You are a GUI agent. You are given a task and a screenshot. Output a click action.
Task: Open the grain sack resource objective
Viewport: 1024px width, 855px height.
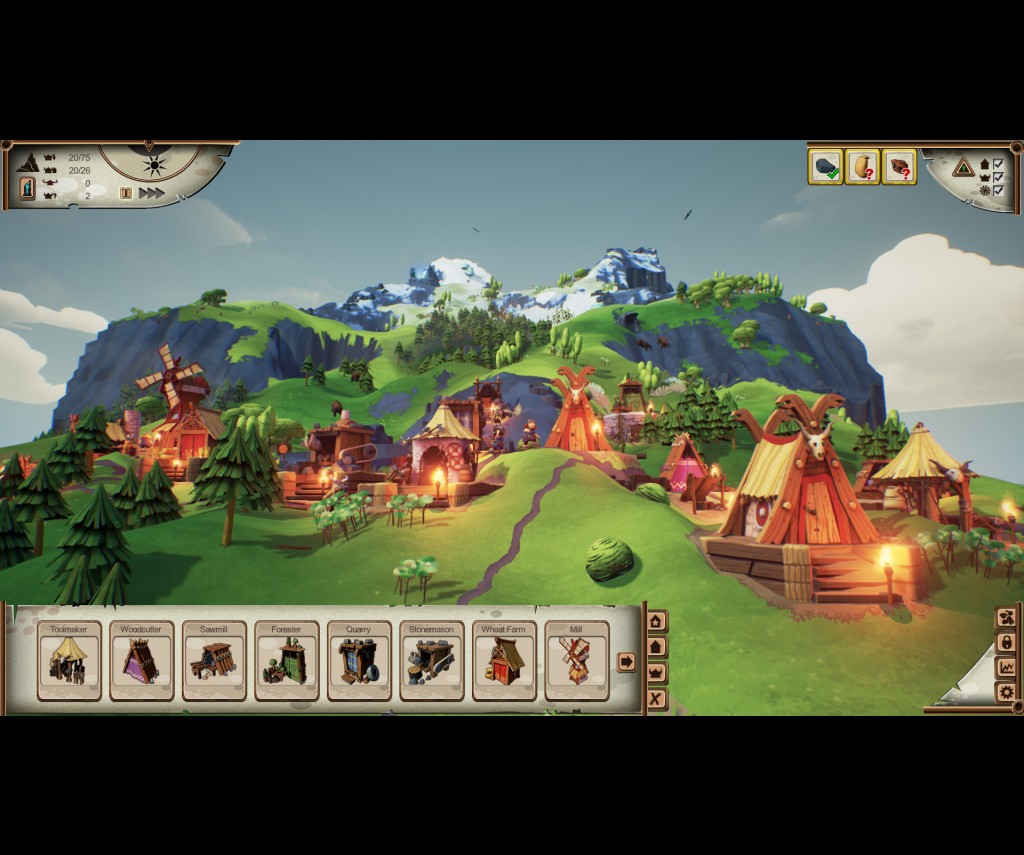(862, 167)
